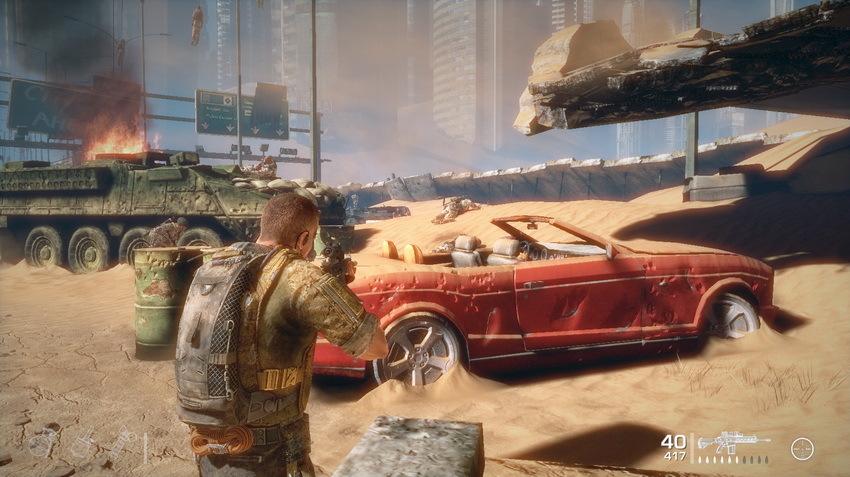This screenshot has height=477, width=850.
Task: Select the middle faded grenade icon
Action: coord(82,444)
